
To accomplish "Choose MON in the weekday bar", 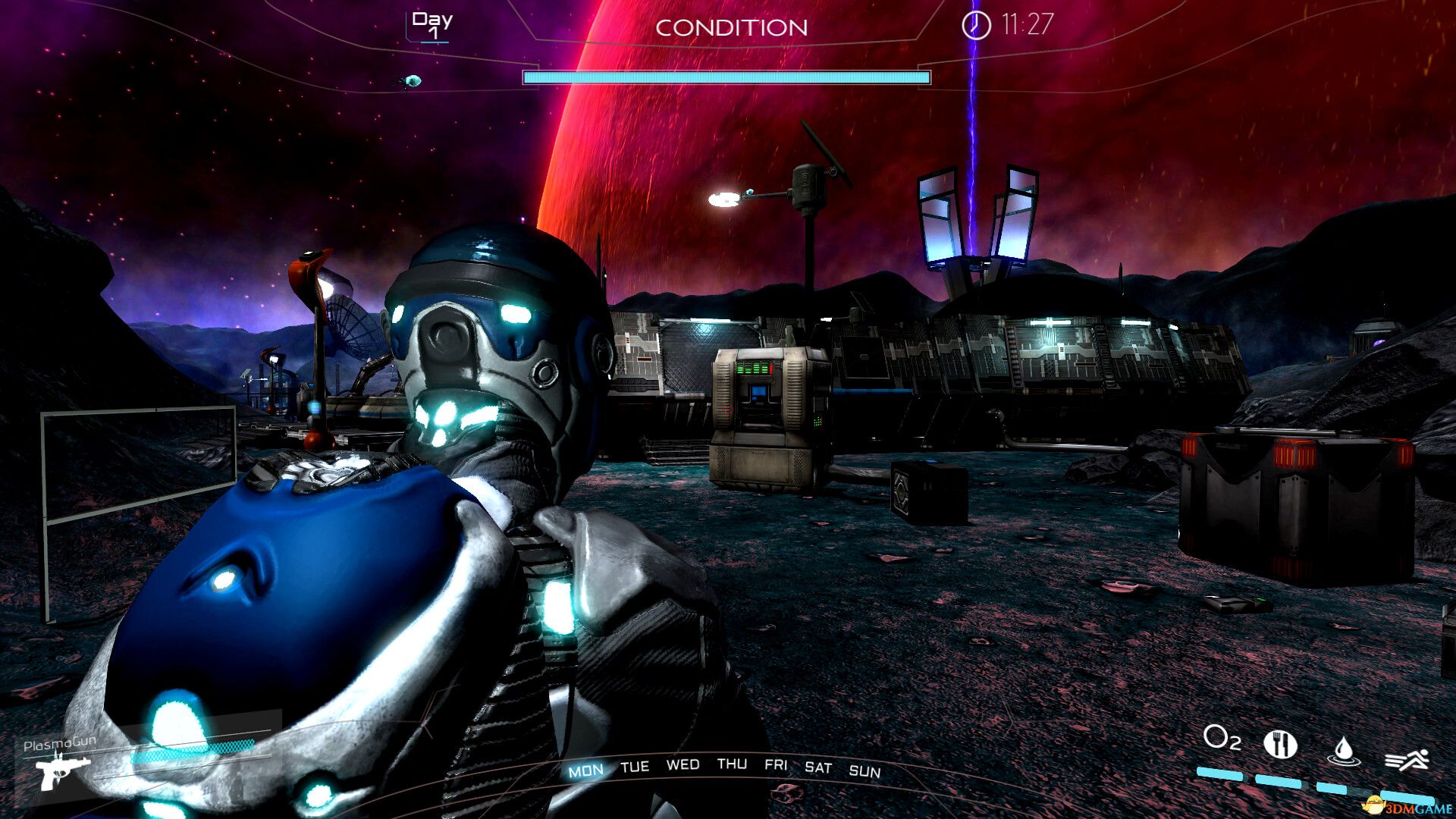I will 586,771.
